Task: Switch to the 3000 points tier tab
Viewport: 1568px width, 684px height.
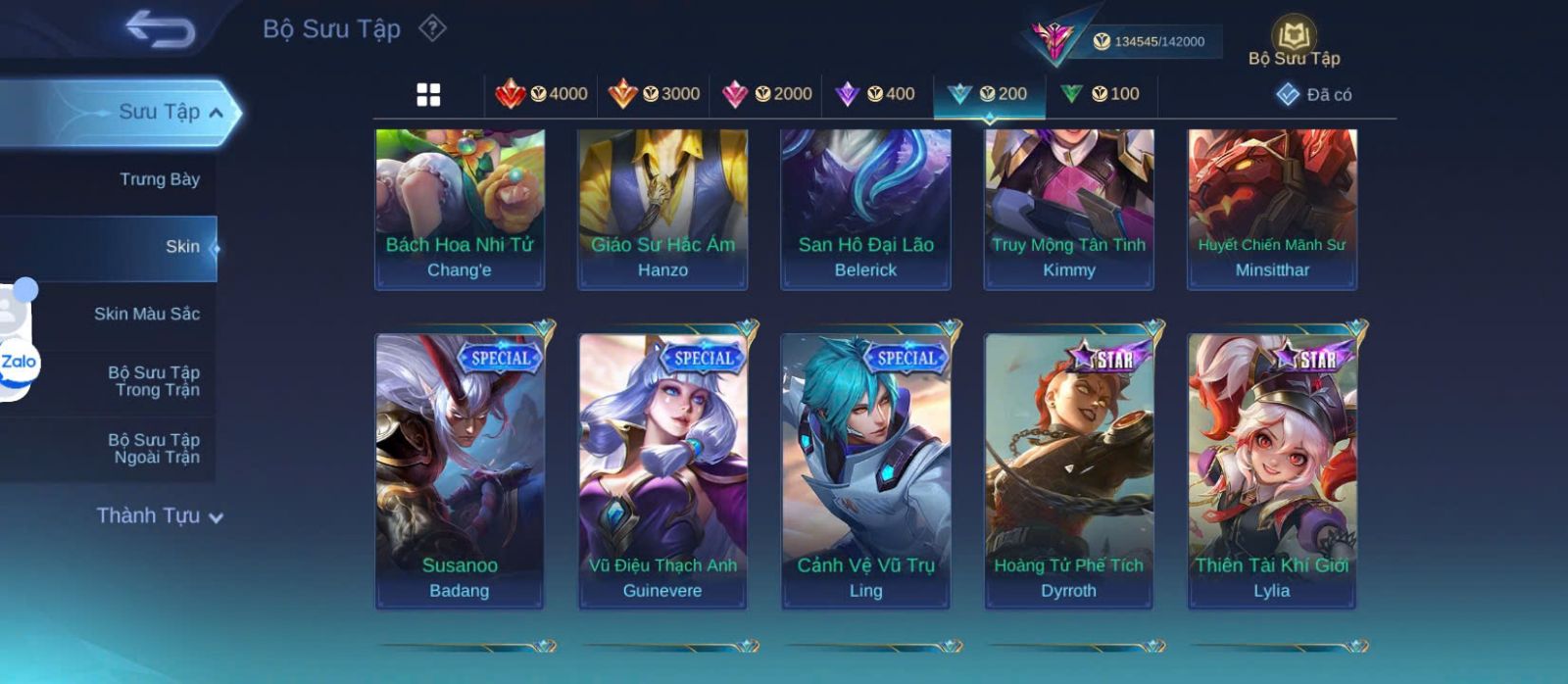Action: (654, 94)
